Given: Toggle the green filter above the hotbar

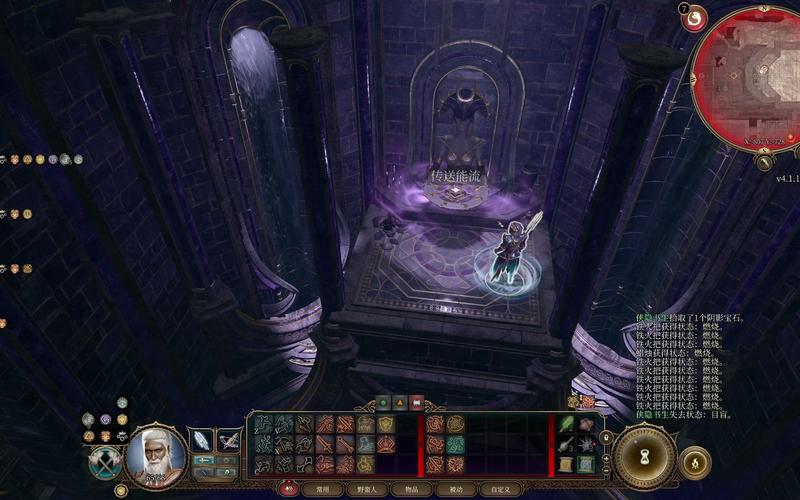Looking at the screenshot, I should (x=384, y=404).
